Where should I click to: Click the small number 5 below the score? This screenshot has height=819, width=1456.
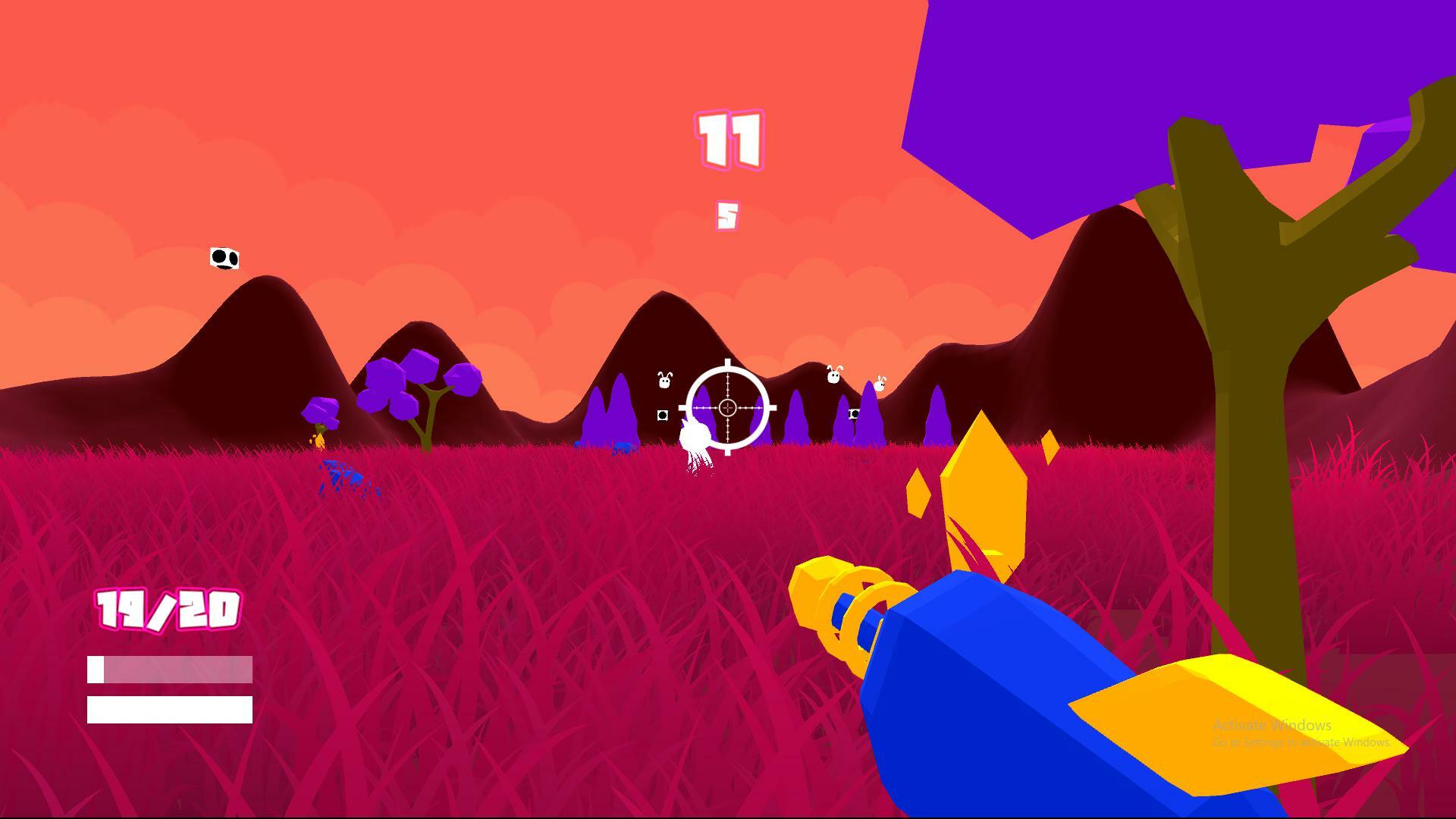pos(726,216)
